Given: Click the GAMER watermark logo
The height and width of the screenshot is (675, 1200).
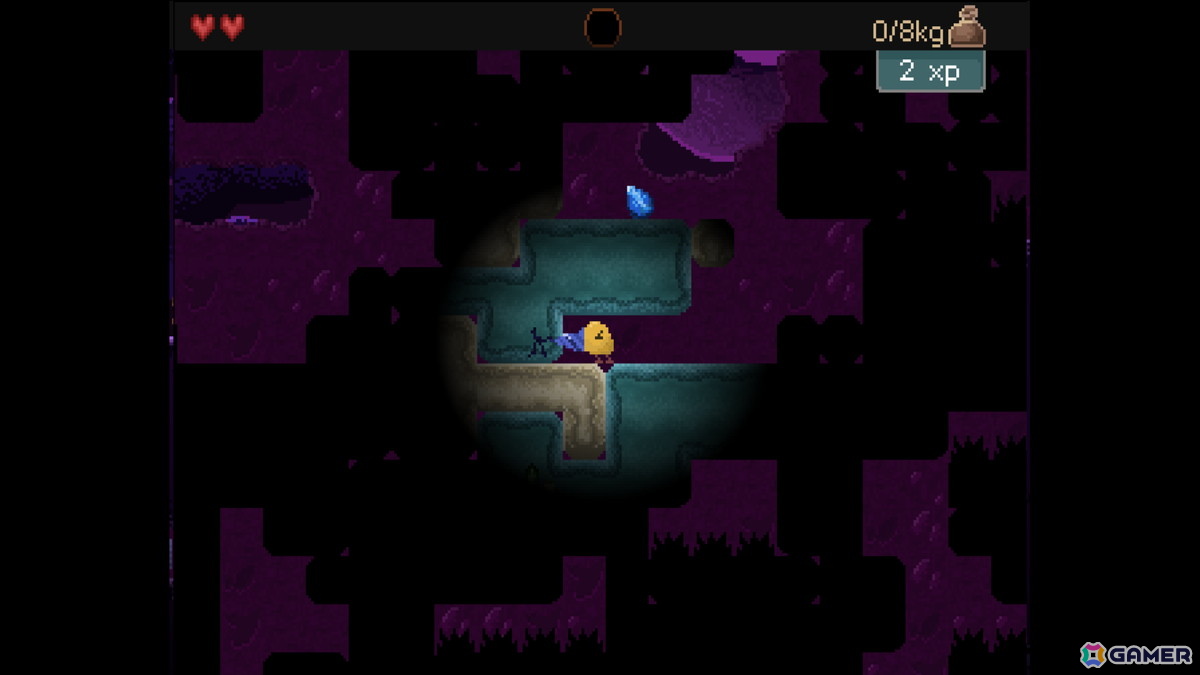Looking at the screenshot, I should (1136, 655).
